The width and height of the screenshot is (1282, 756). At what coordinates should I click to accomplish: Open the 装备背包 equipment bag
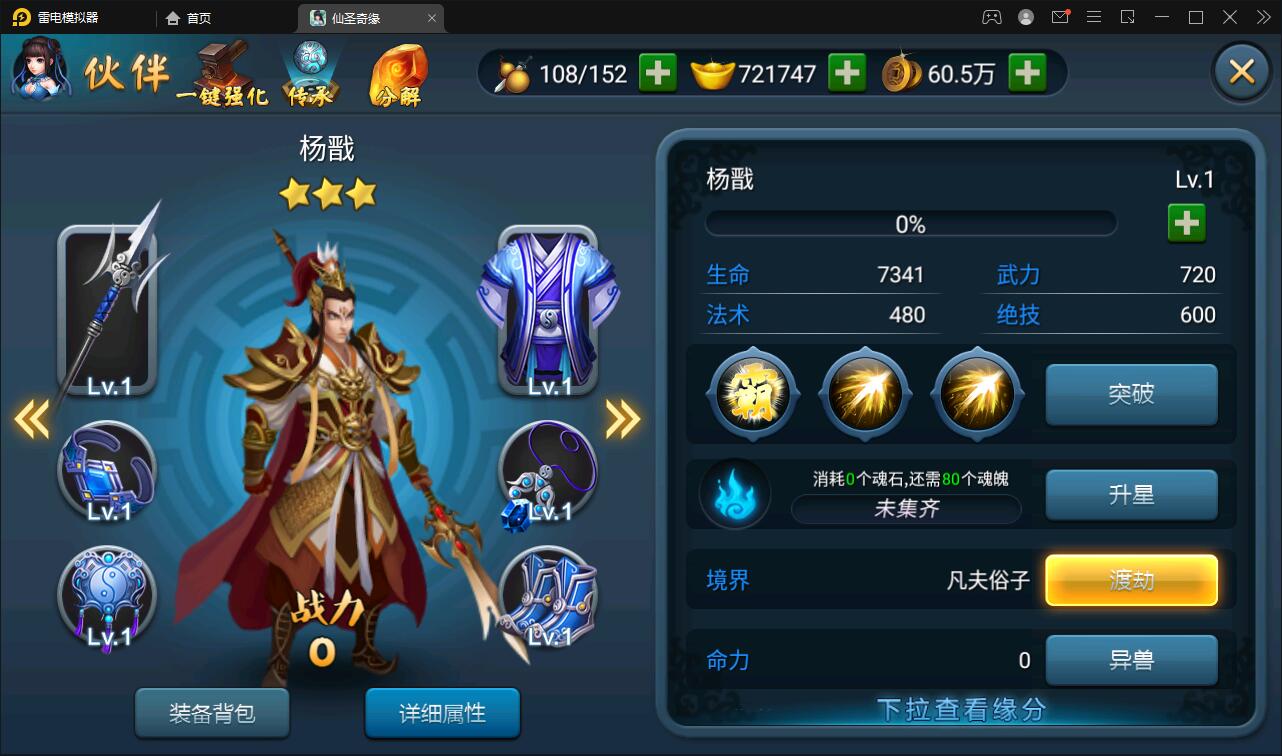[212, 714]
